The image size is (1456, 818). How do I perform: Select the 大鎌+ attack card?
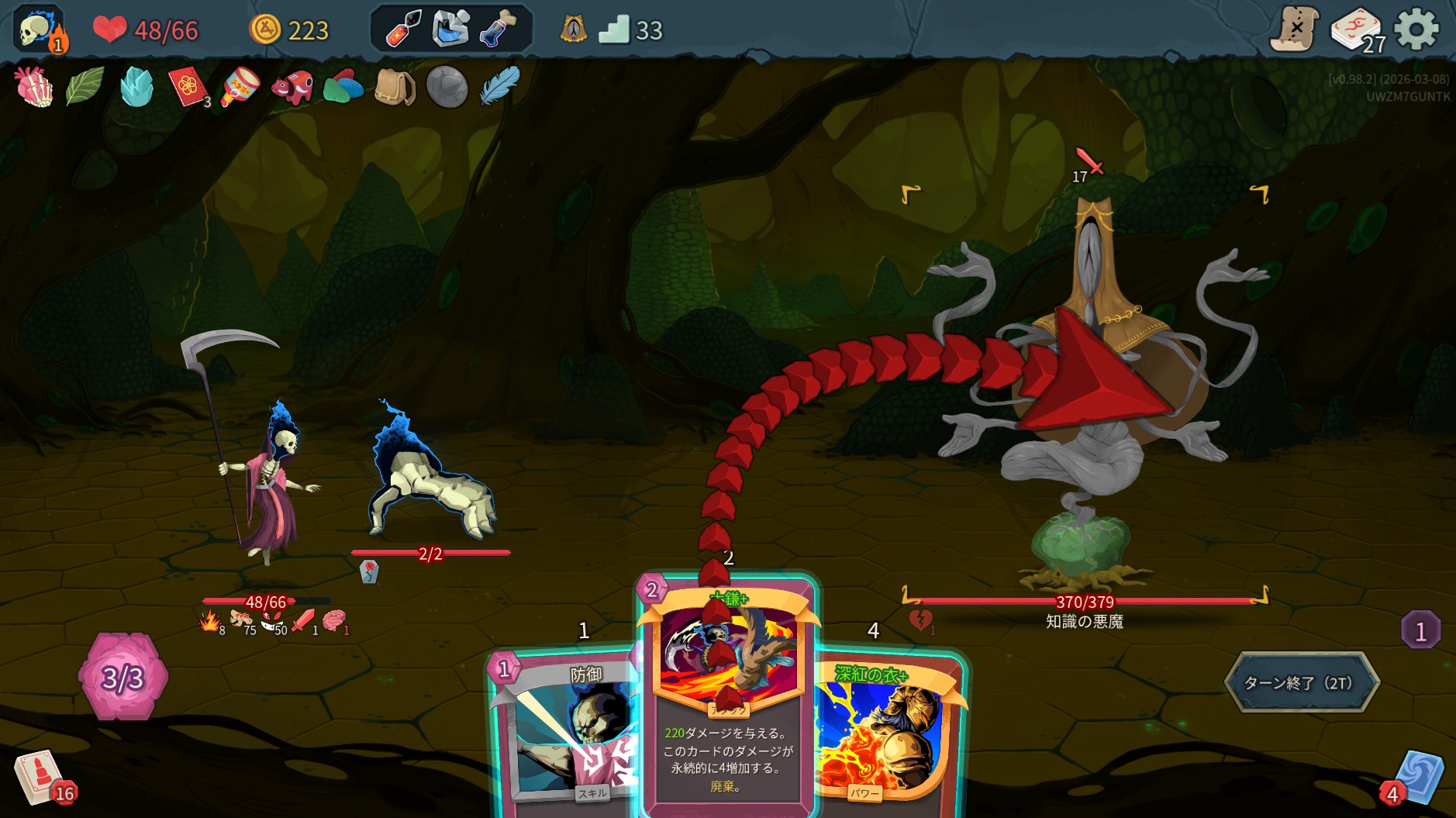pos(726,698)
